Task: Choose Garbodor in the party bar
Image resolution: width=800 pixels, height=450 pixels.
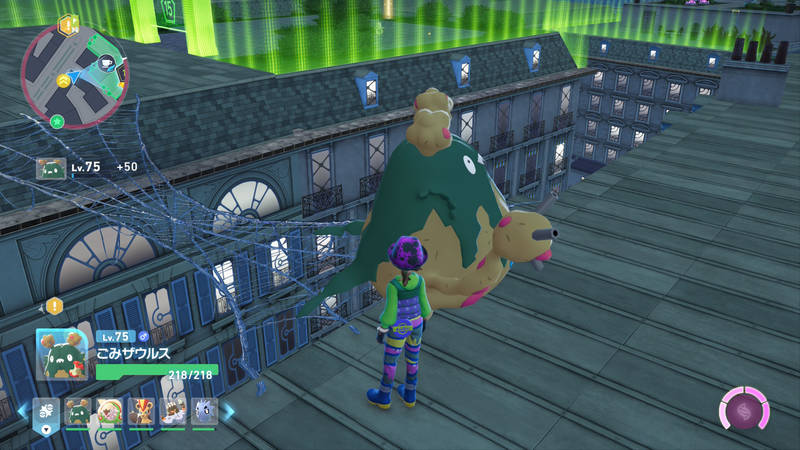Action: coord(79,411)
